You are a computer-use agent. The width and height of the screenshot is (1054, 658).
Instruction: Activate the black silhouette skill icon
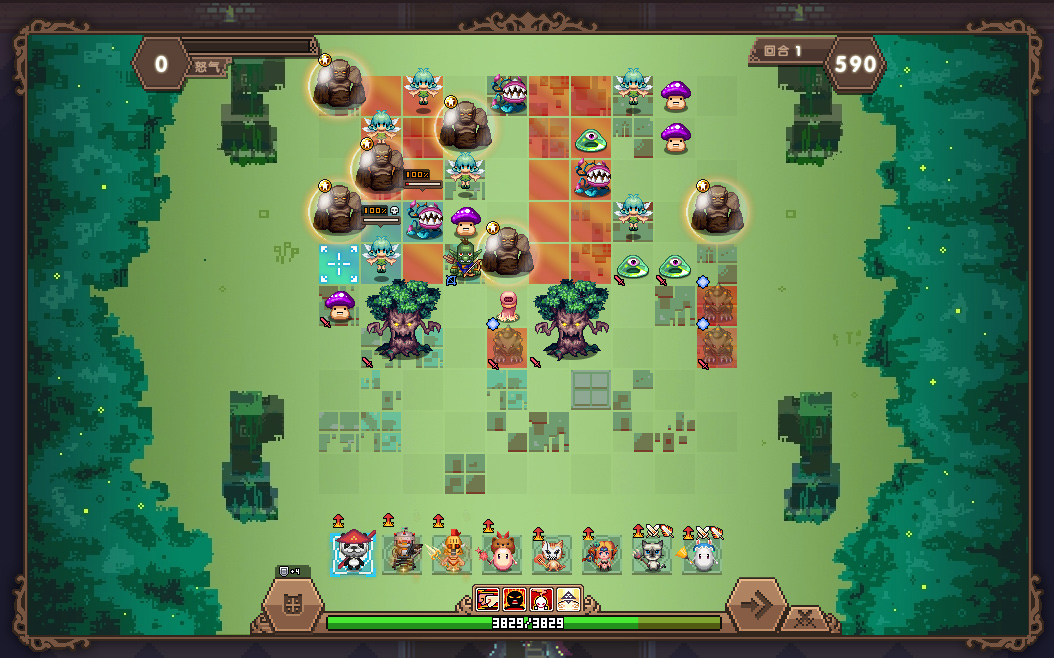pos(514,599)
